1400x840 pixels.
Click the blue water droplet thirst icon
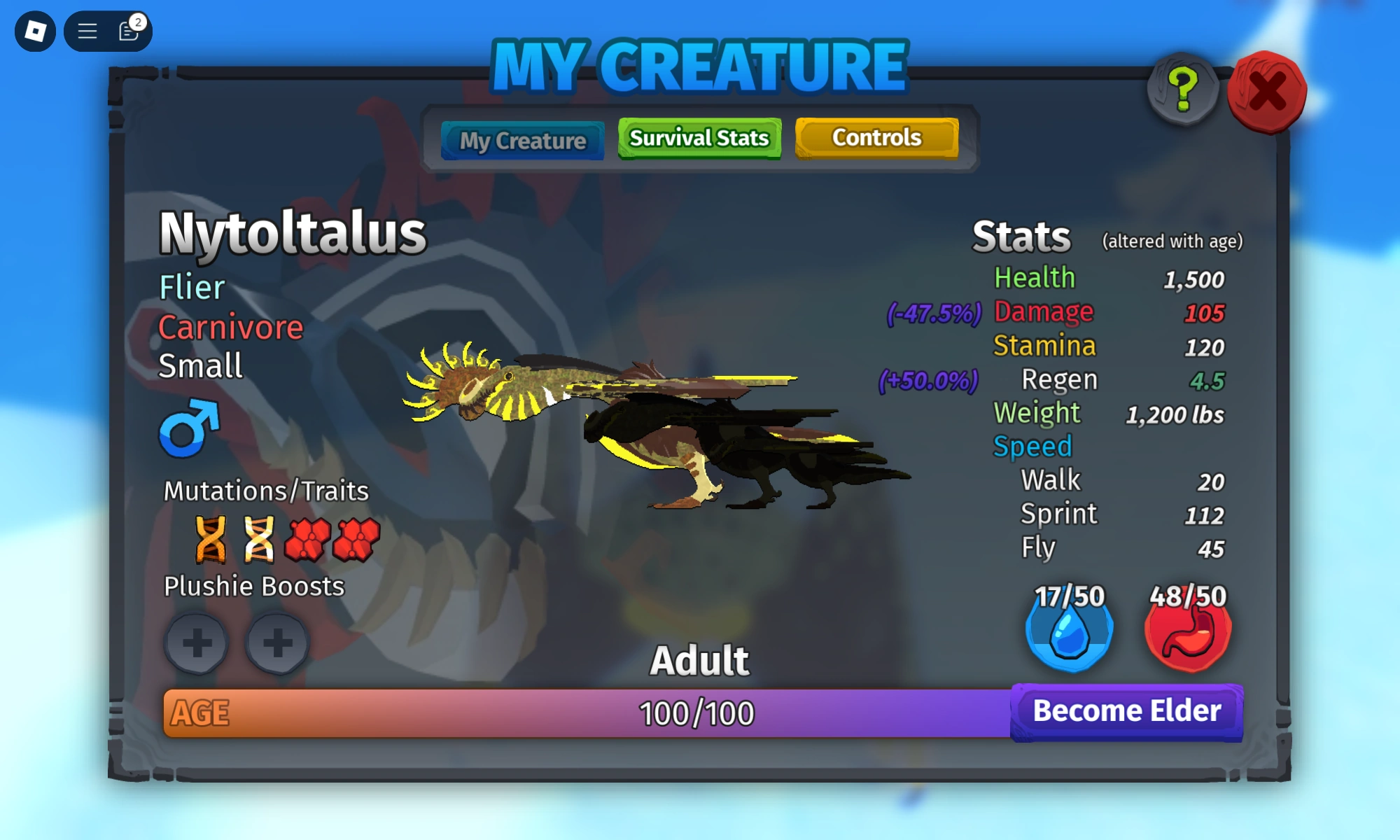1069,633
